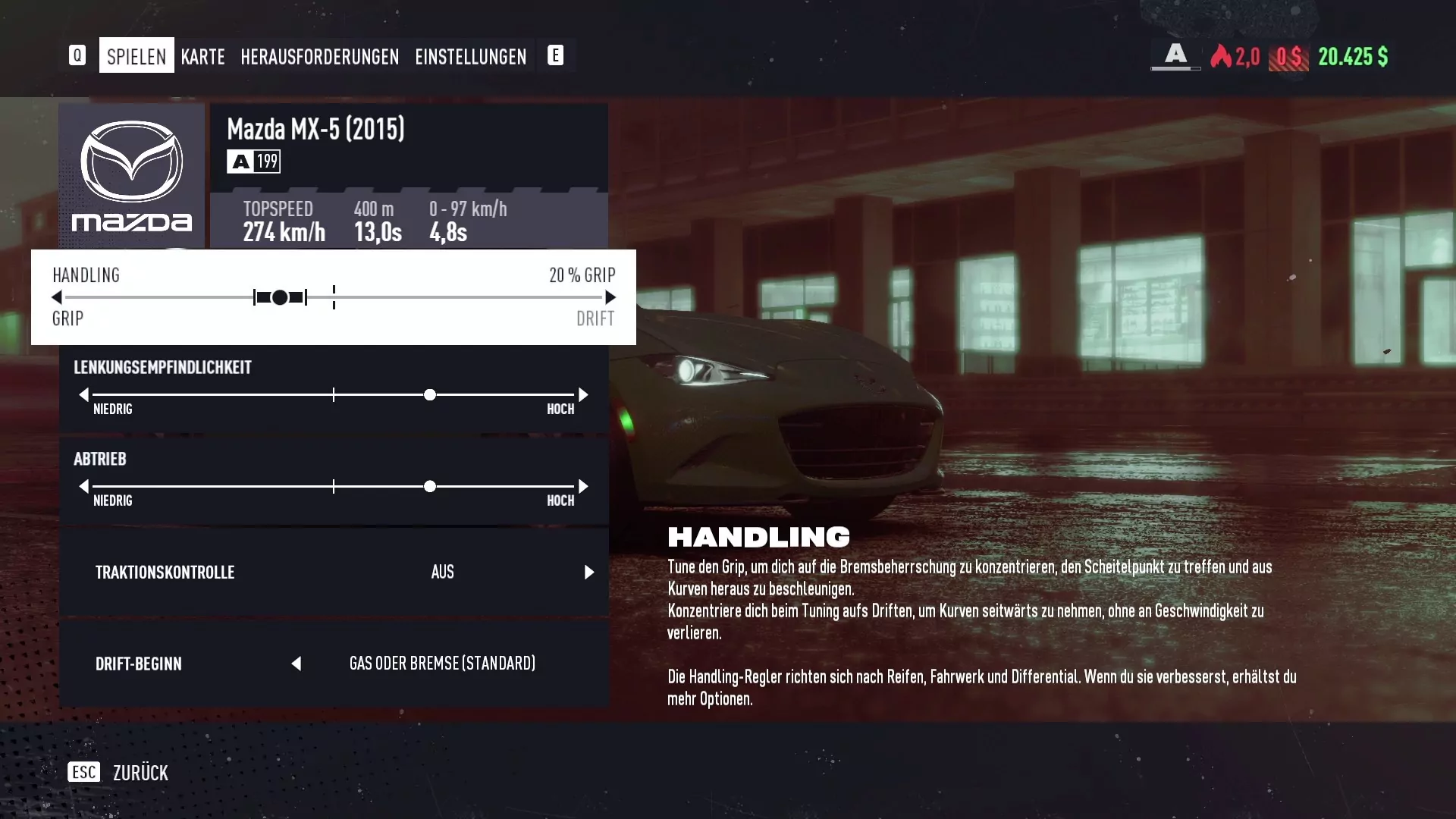1456x819 pixels.
Task: Toggle Traktionskontrolle using the right arrow
Action: click(589, 572)
